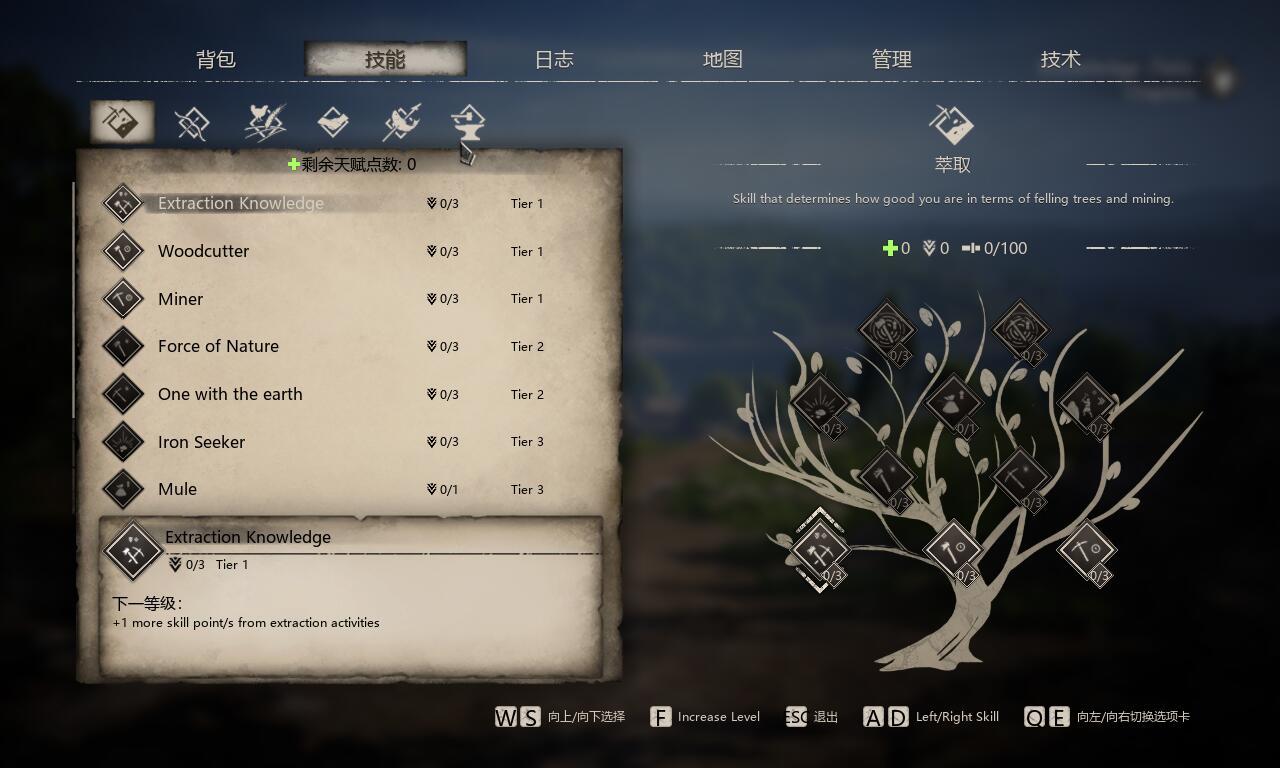Open the 背包 backpack tab

(x=216, y=60)
